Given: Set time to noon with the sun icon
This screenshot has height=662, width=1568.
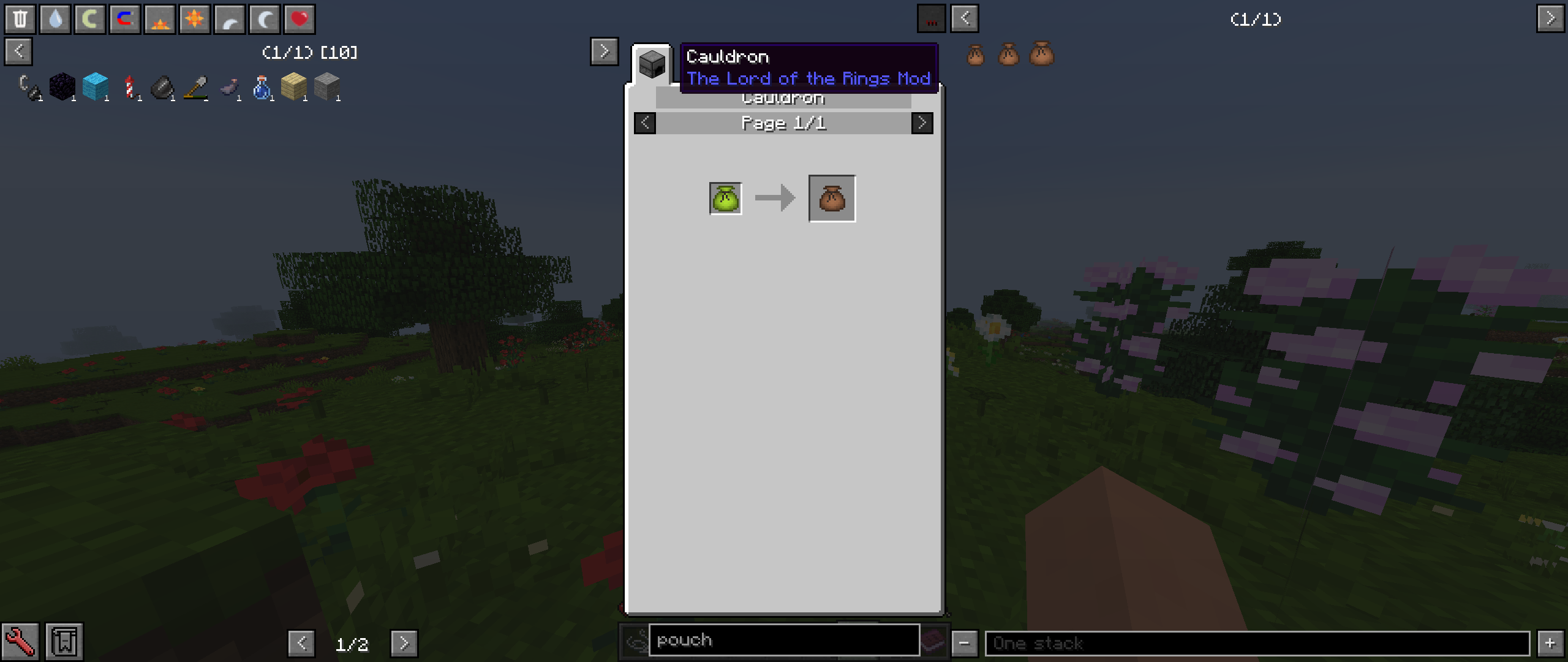Looking at the screenshot, I should click(194, 18).
